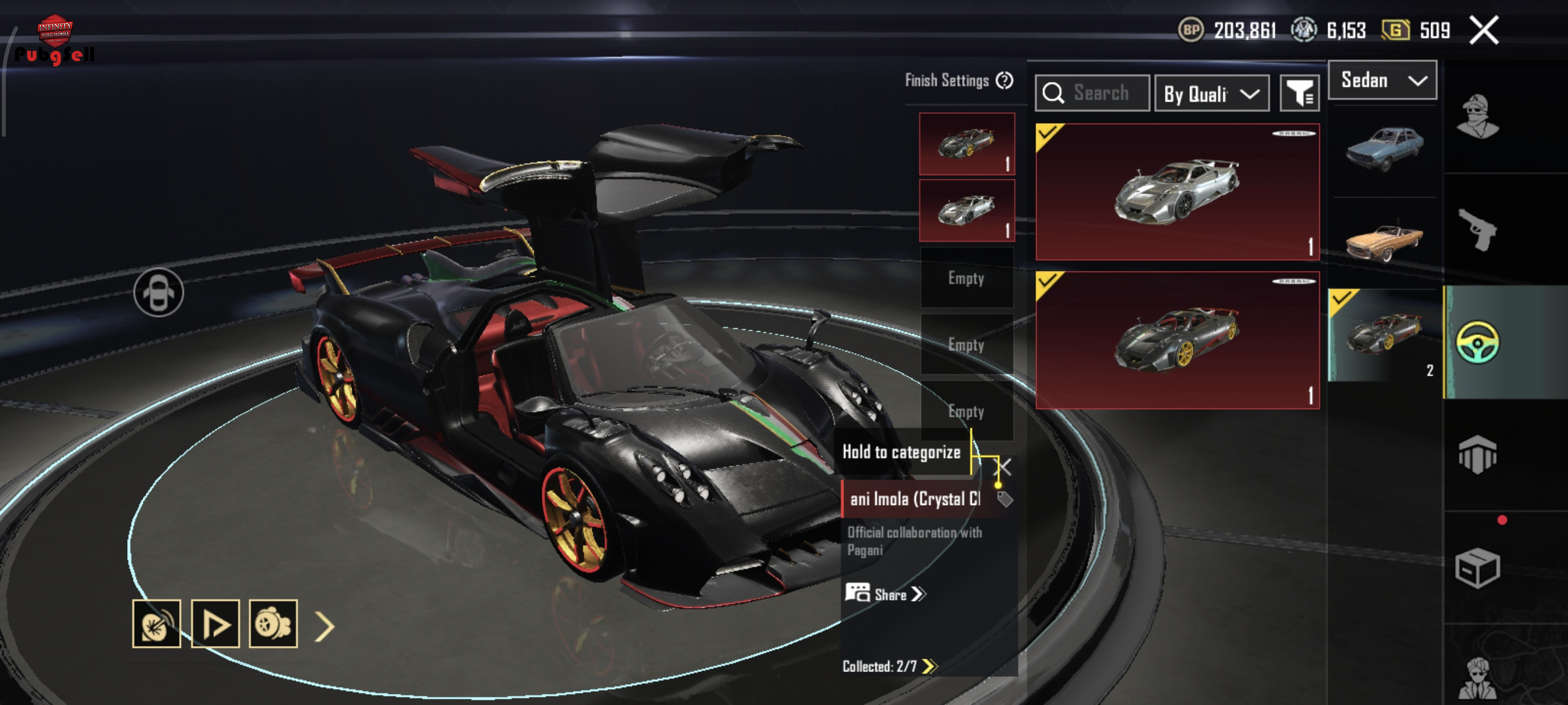Open the filter funnel options
1568x705 pixels.
point(1300,94)
